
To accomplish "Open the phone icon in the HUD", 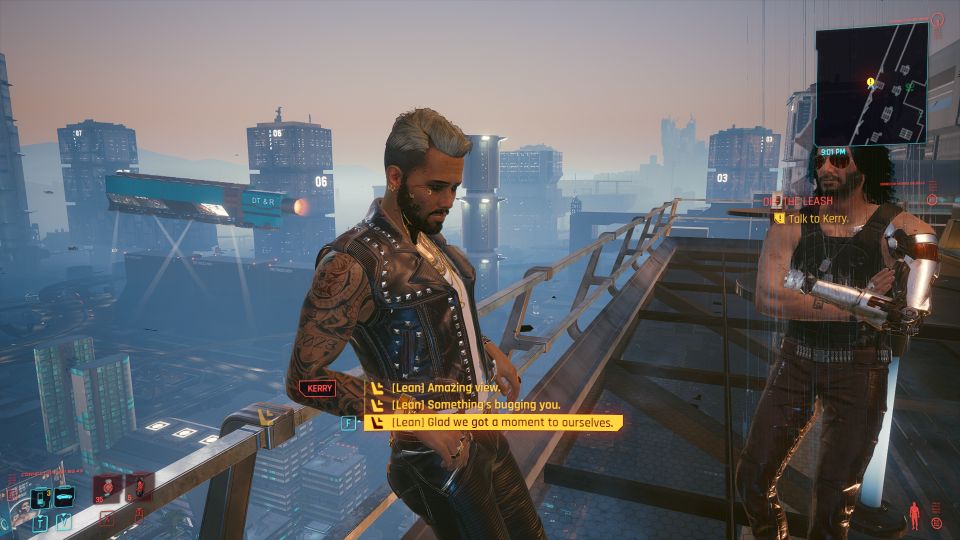I will 42,497.
